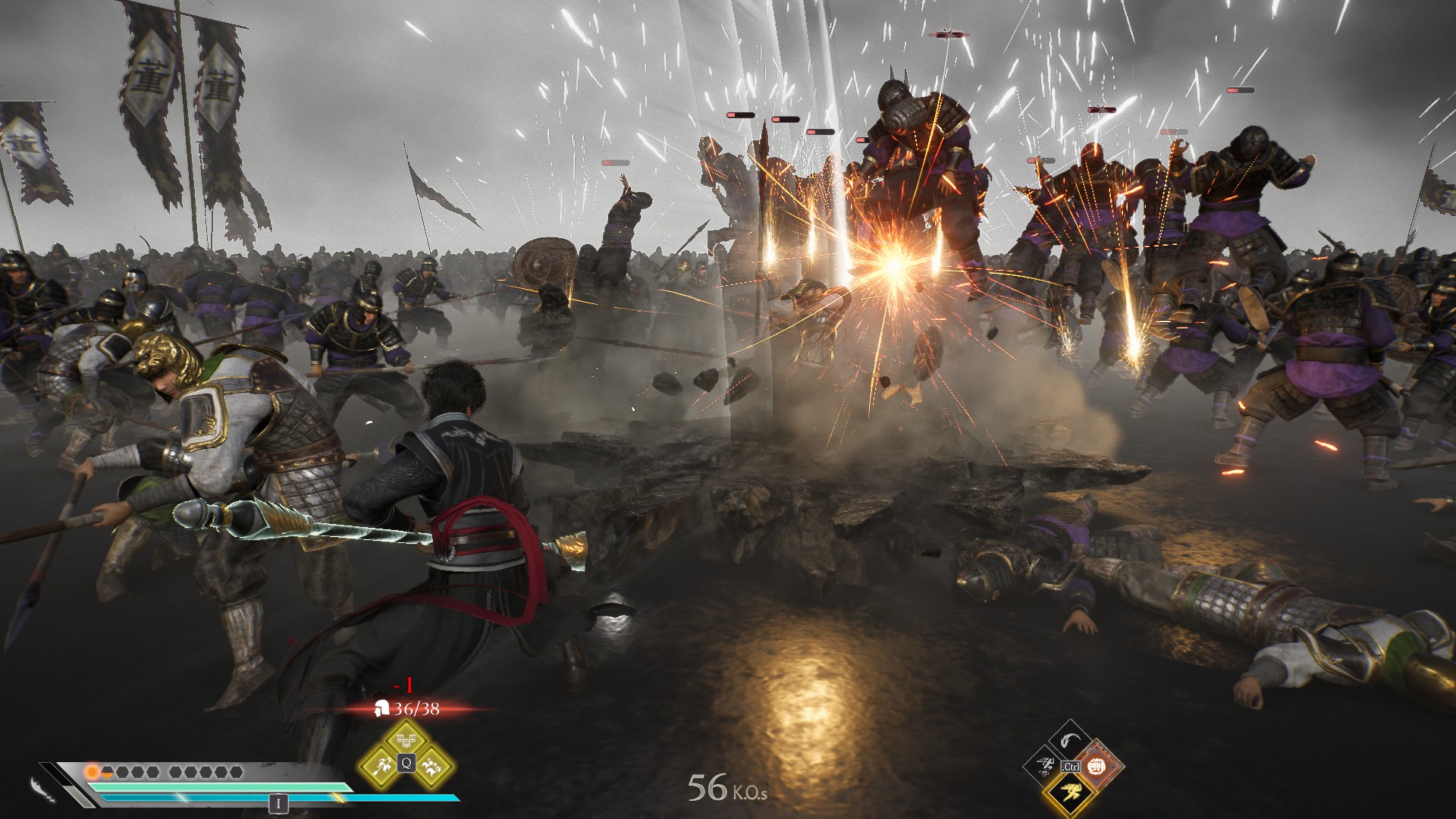Image resolution: width=1456 pixels, height=819 pixels.
Task: Select the orange fist battle art
Action: tap(1096, 767)
